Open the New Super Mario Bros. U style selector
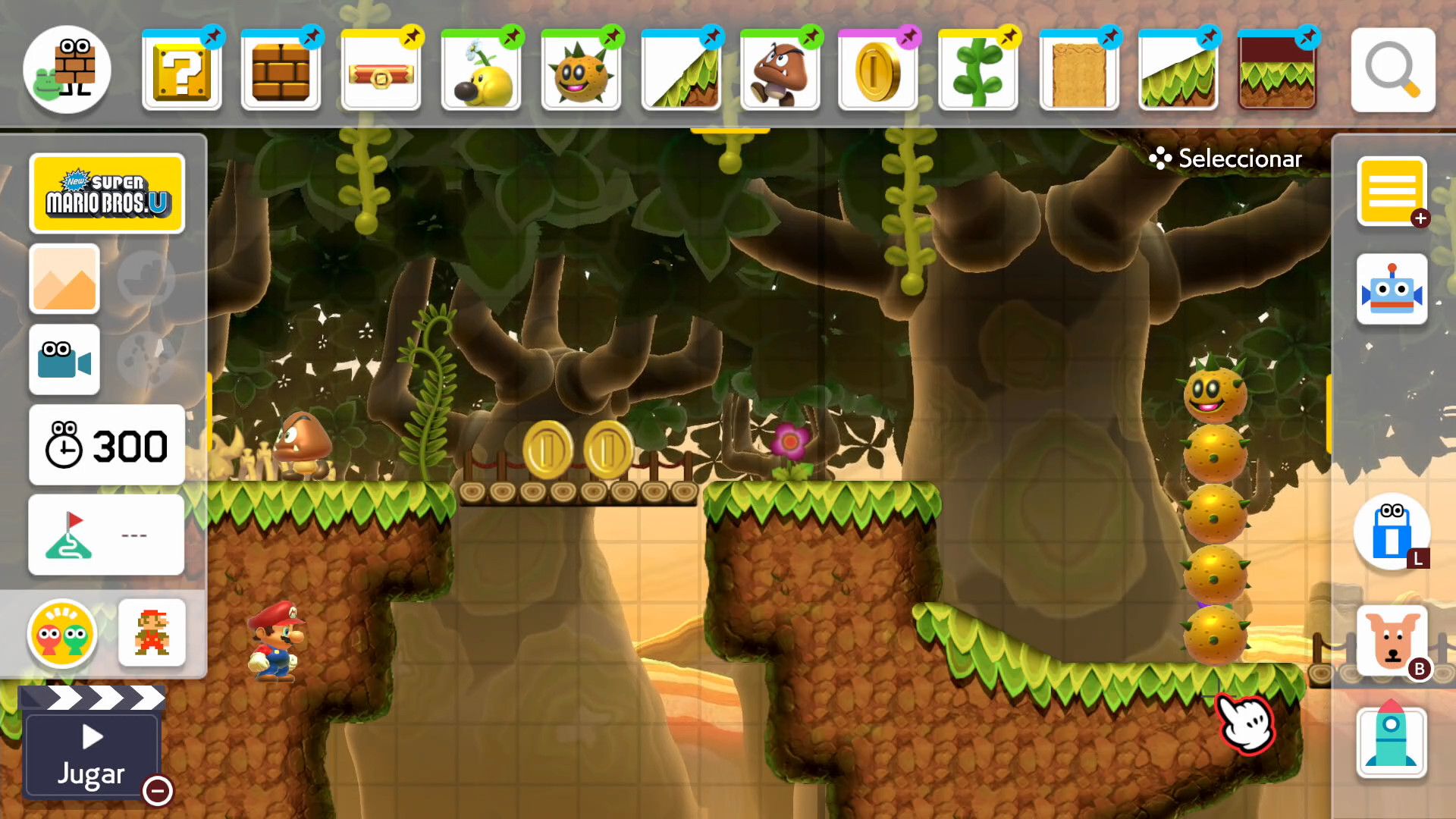1456x819 pixels. coord(106,193)
